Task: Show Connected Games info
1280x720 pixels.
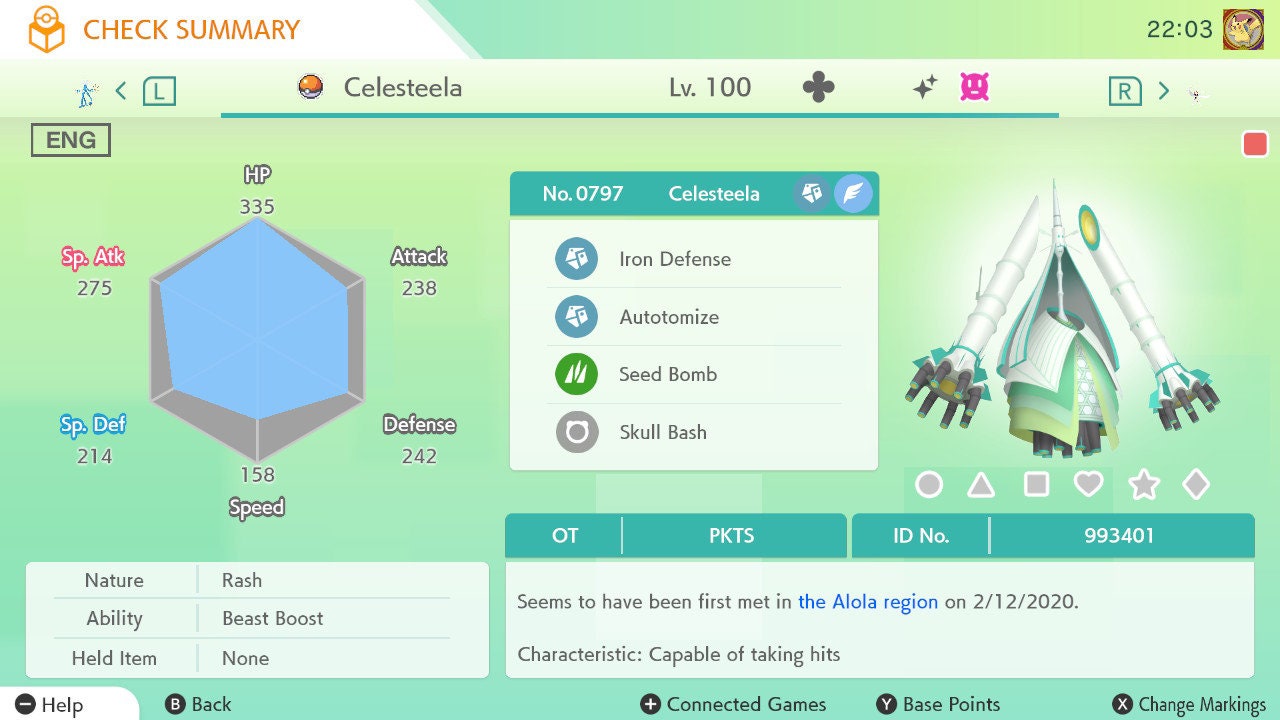Action: tap(734, 705)
